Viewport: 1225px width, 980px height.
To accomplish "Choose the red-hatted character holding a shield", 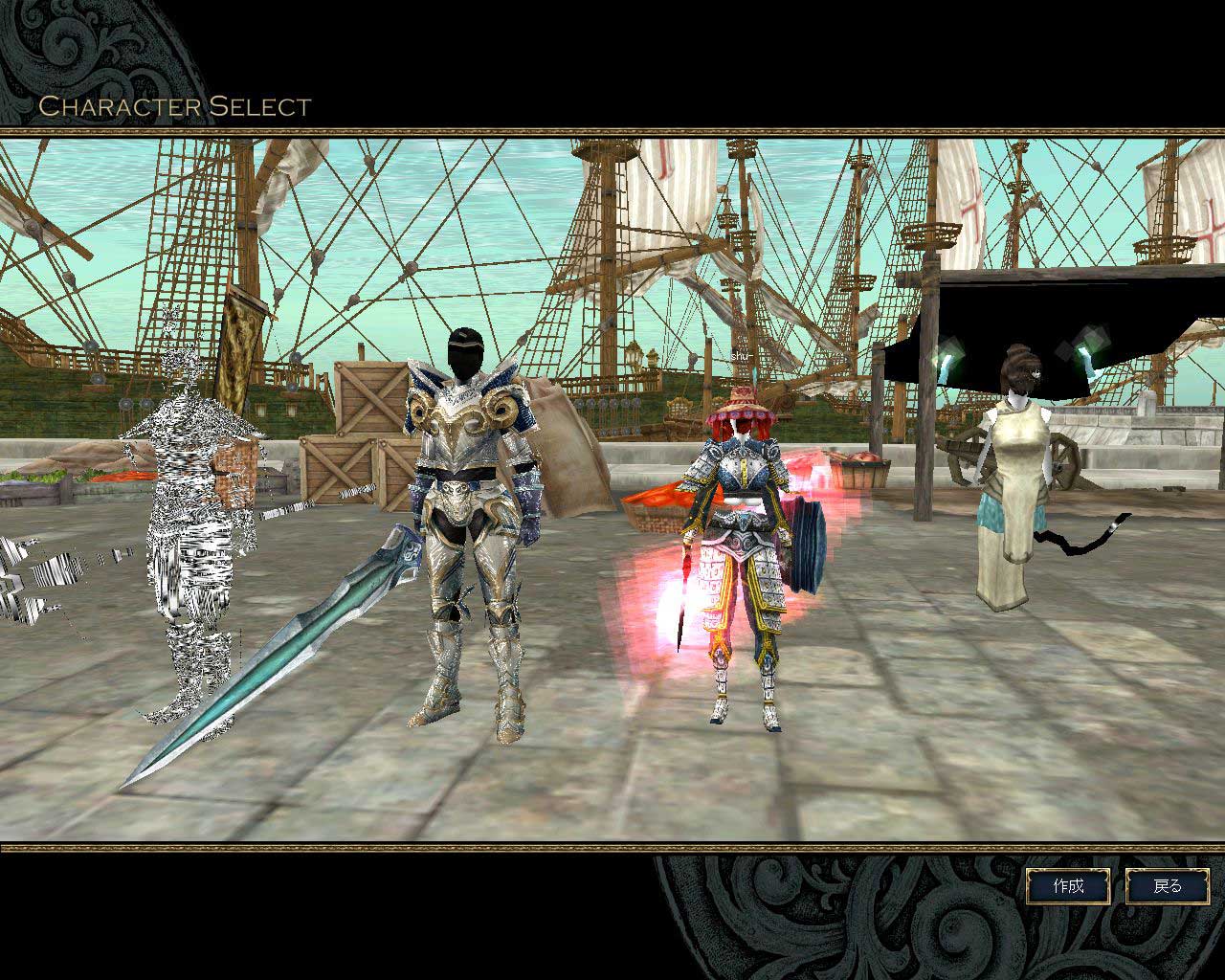I will coord(742,555).
